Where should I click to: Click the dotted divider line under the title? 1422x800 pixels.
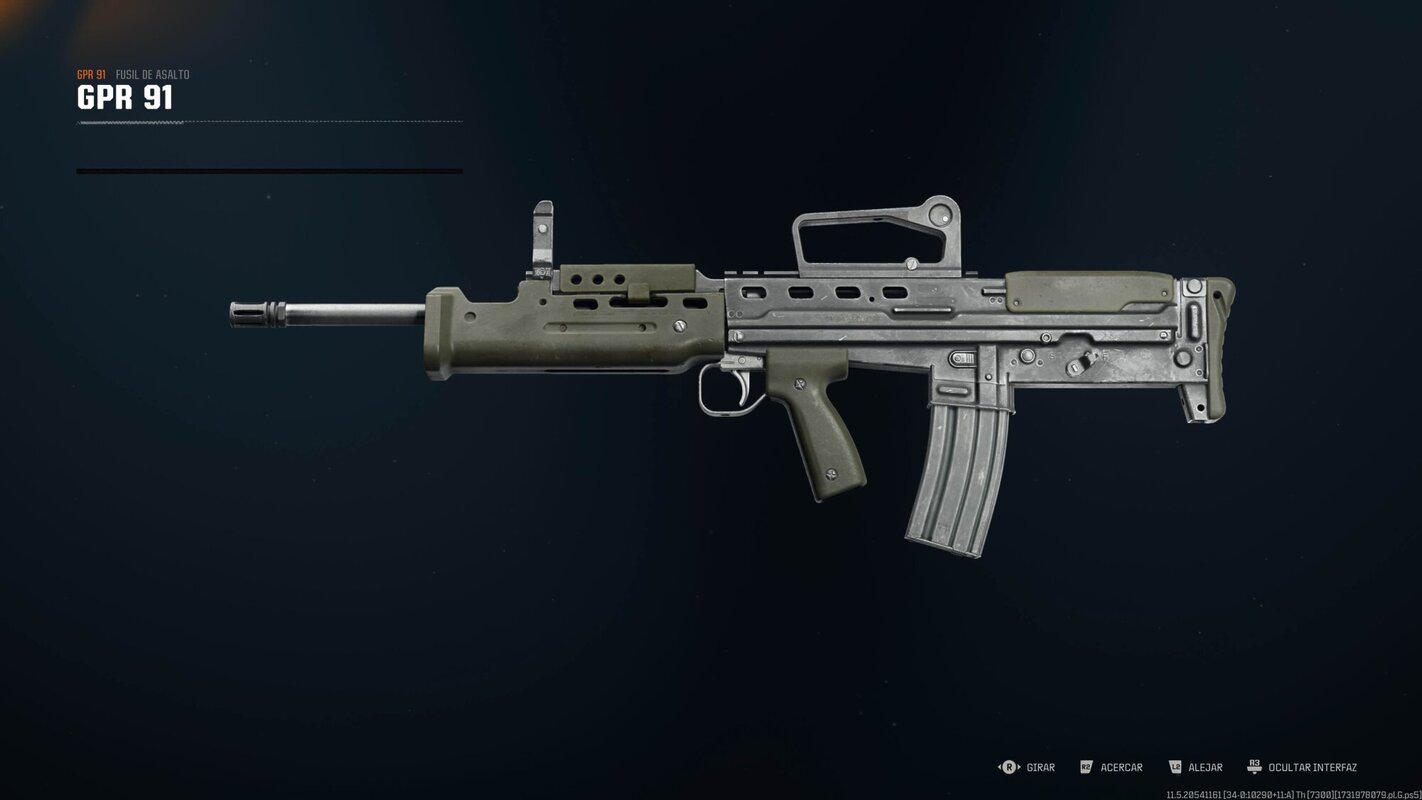270,122
